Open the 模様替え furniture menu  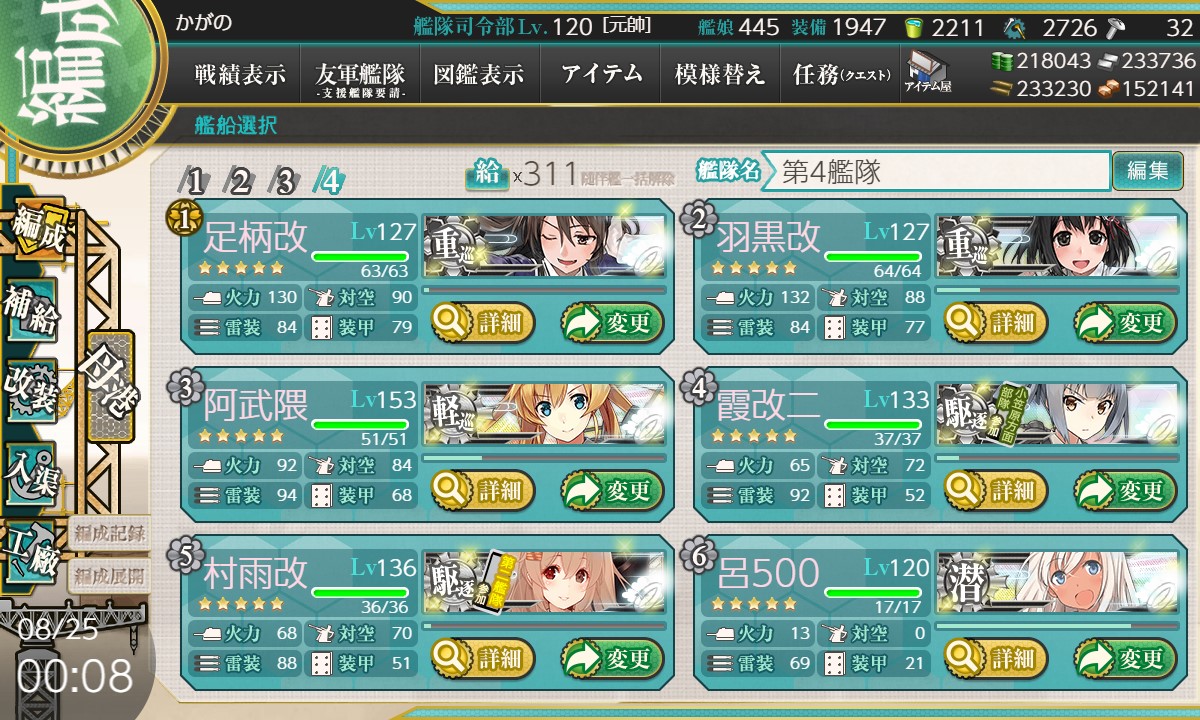(720, 75)
